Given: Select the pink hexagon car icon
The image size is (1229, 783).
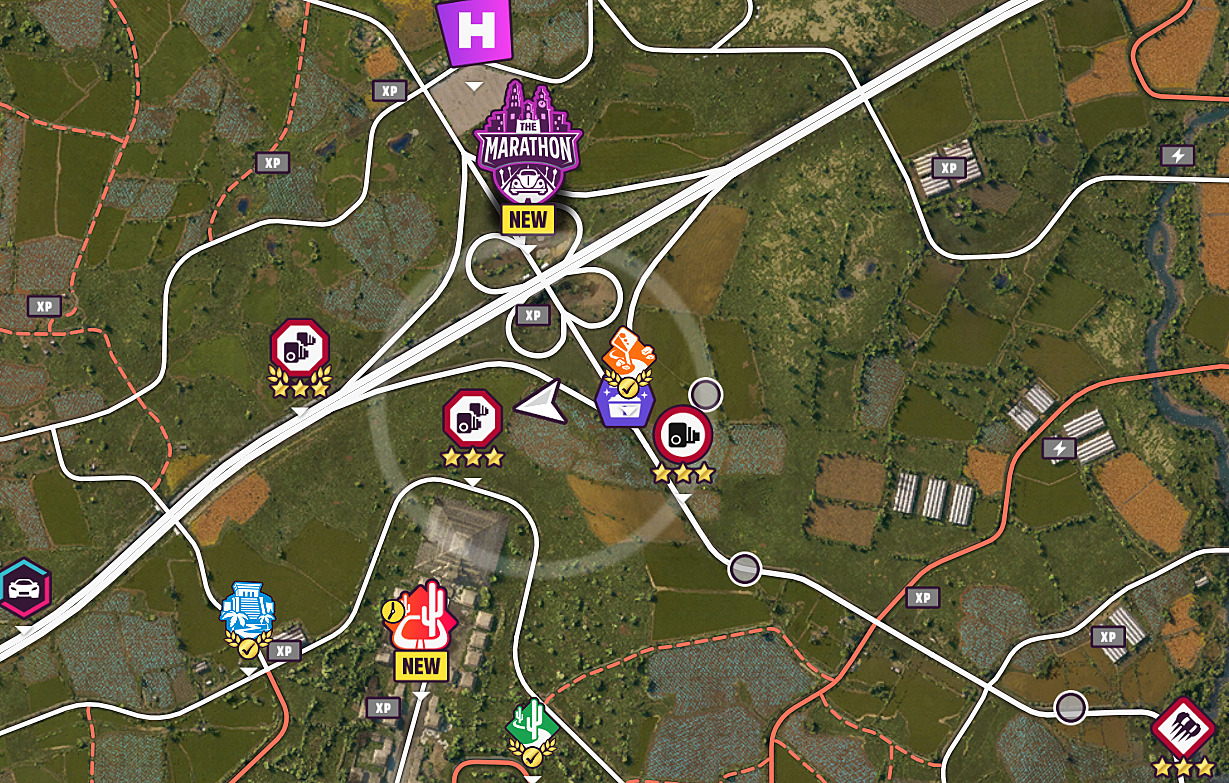Looking at the screenshot, I should (20, 589).
